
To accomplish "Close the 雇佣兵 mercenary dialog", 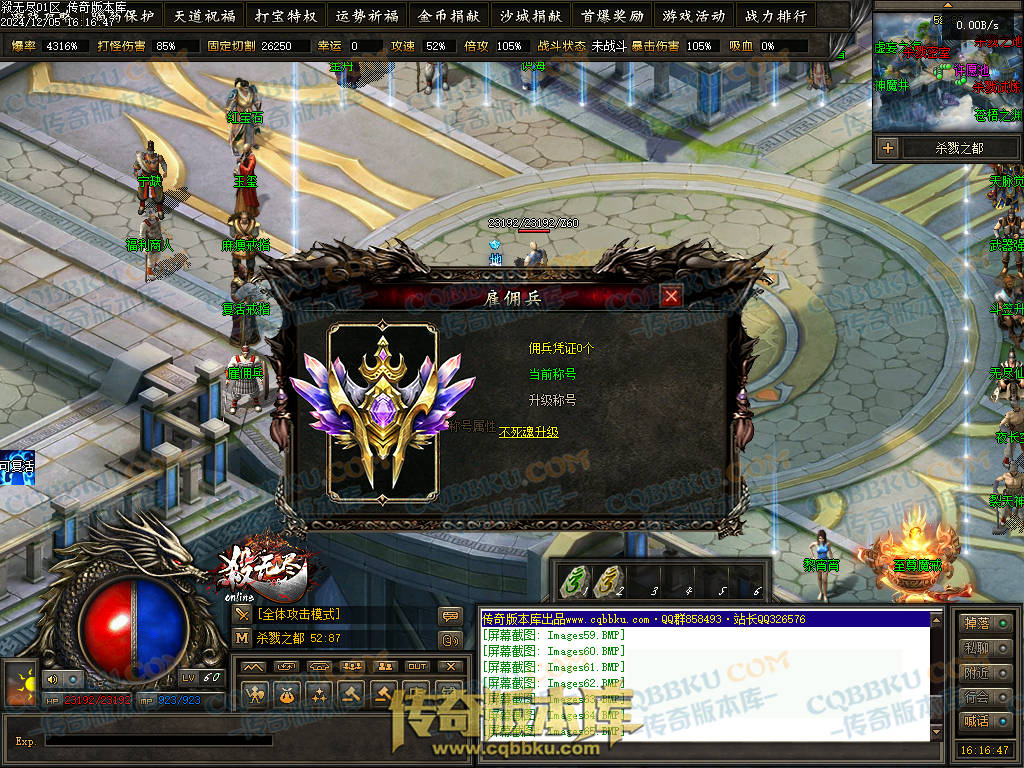I will [671, 296].
